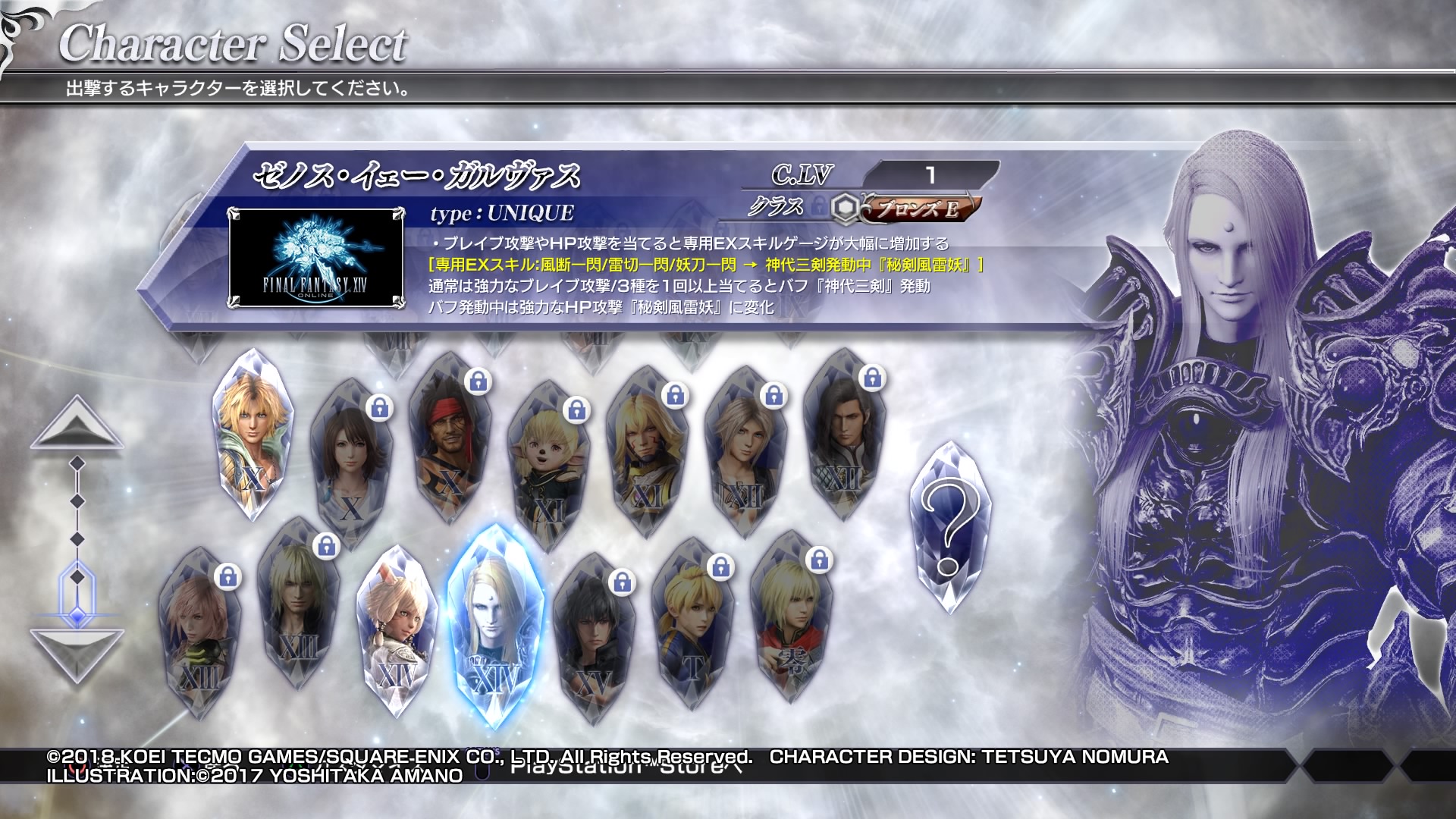Click the up arrow to page characters
The width and height of the screenshot is (1456, 819).
pyautogui.click(x=77, y=423)
